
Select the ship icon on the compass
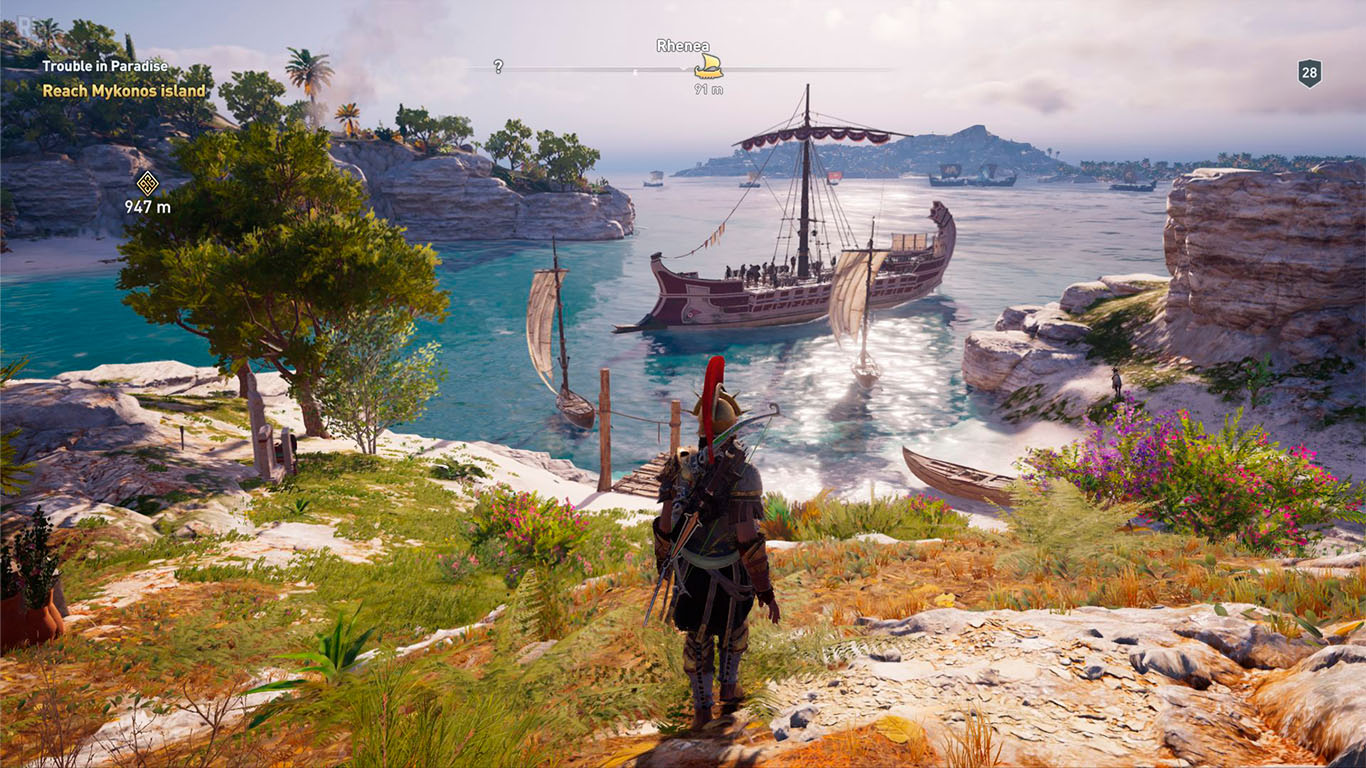click(708, 66)
